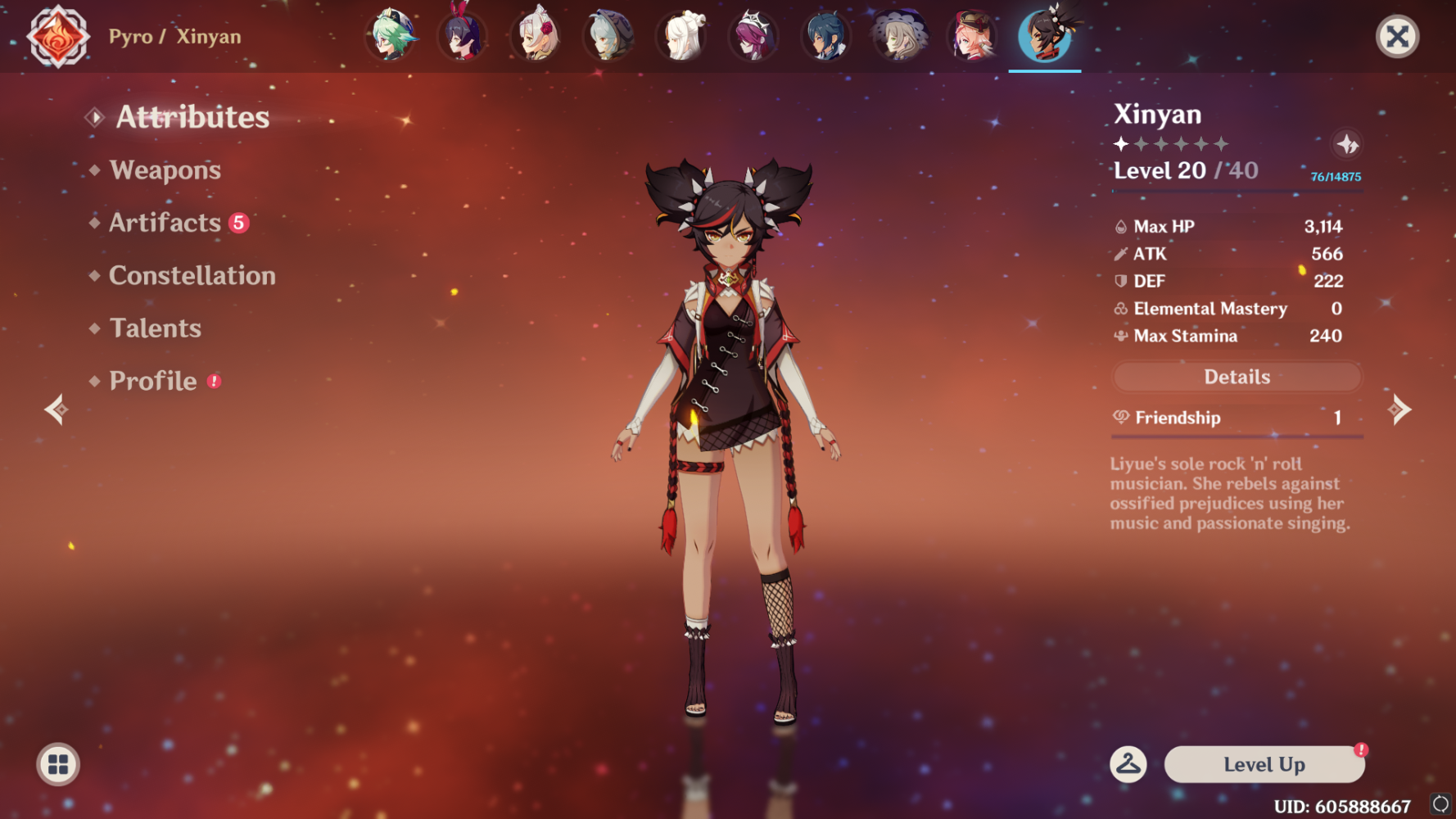Click the ATK sword stat icon
The width and height of the screenshot is (1456, 819).
(x=1121, y=254)
